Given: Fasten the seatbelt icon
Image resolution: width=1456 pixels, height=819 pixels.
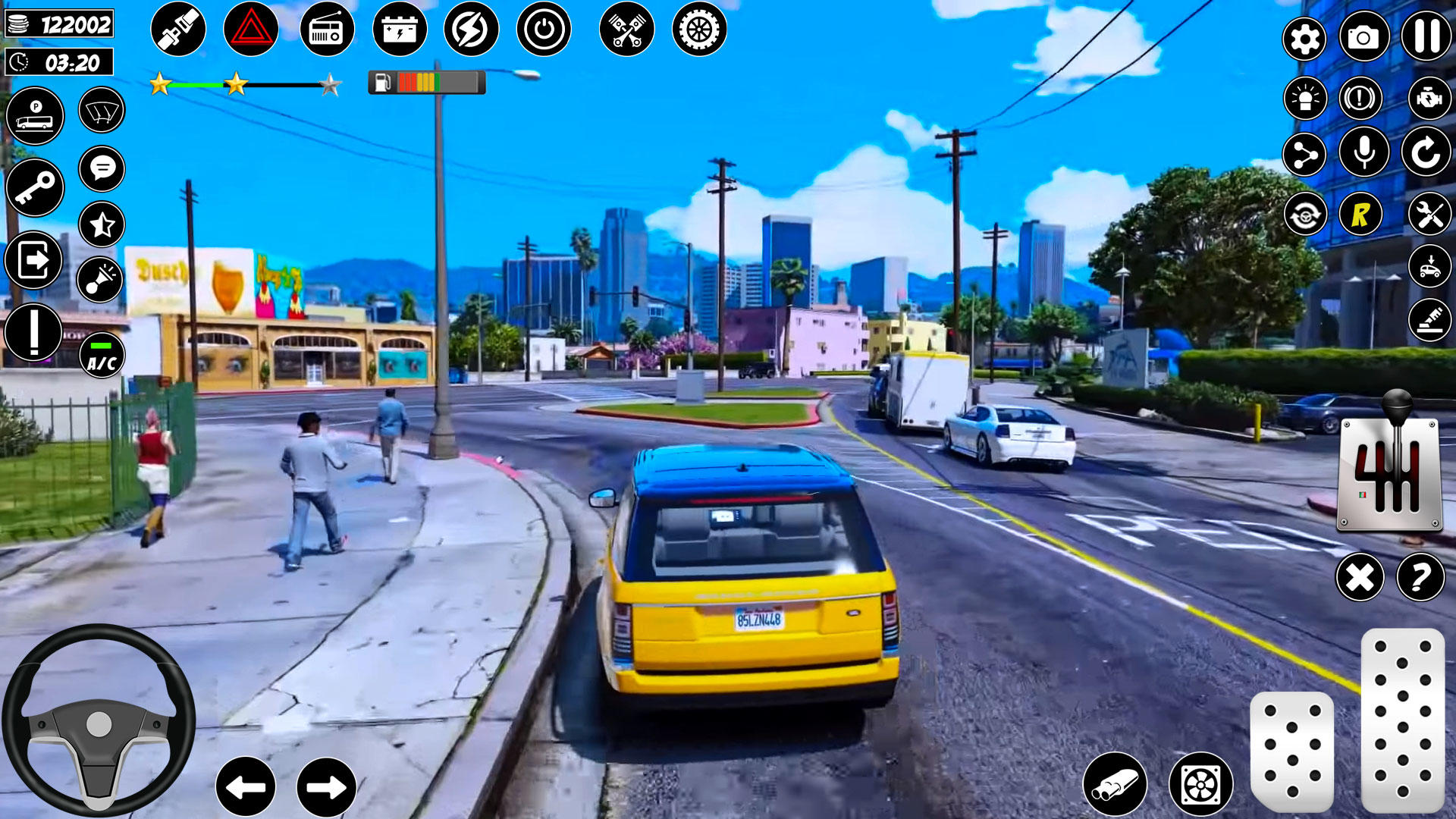Looking at the screenshot, I should [180, 30].
